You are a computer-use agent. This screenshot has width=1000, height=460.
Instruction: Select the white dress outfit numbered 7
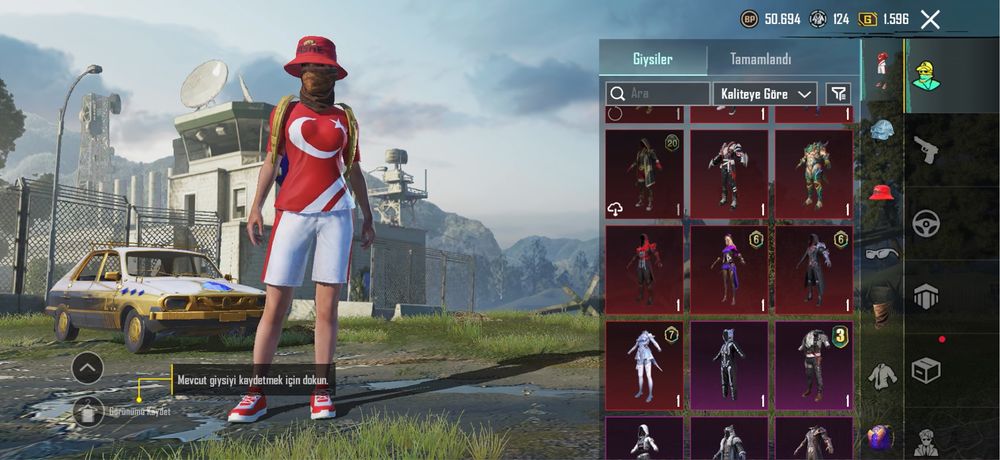pyautogui.click(x=644, y=365)
